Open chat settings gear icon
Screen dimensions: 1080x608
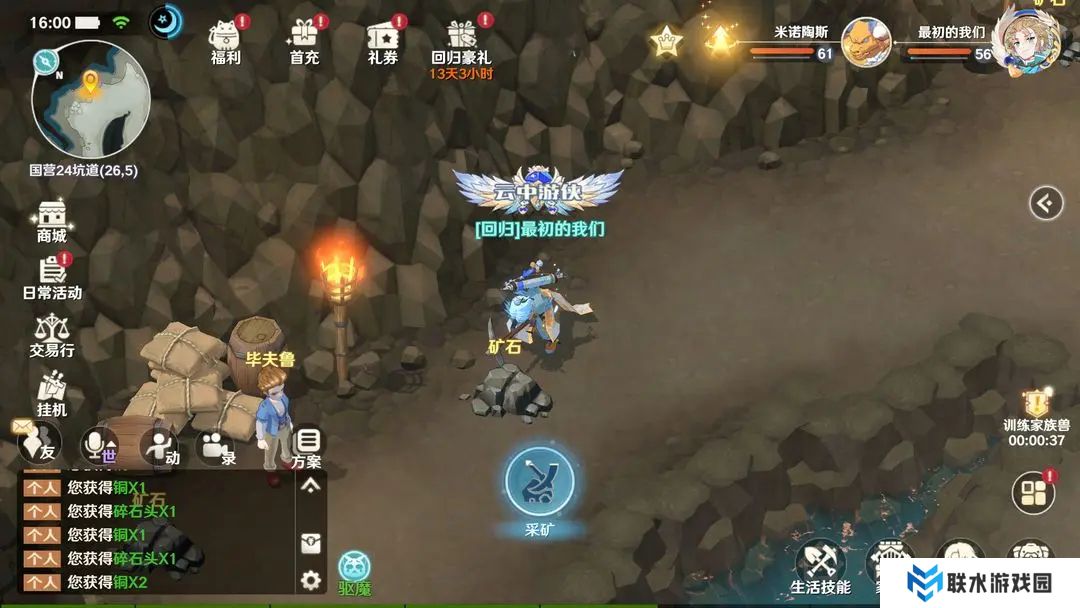point(311,579)
